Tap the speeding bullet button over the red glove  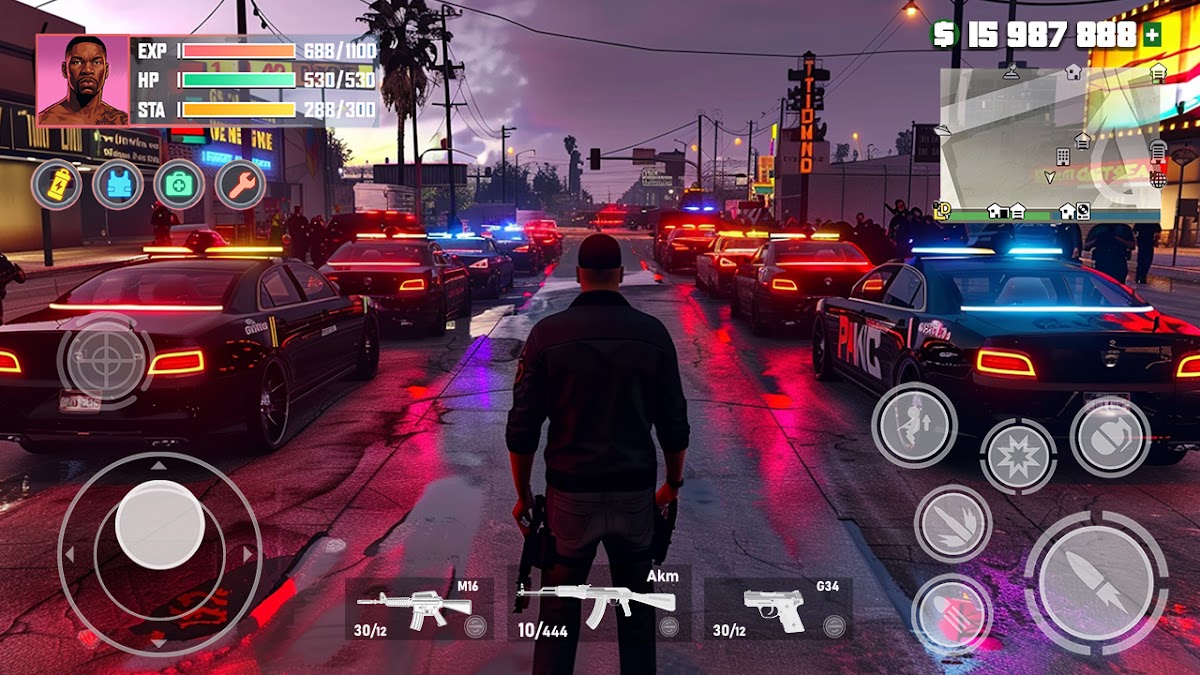point(952,612)
